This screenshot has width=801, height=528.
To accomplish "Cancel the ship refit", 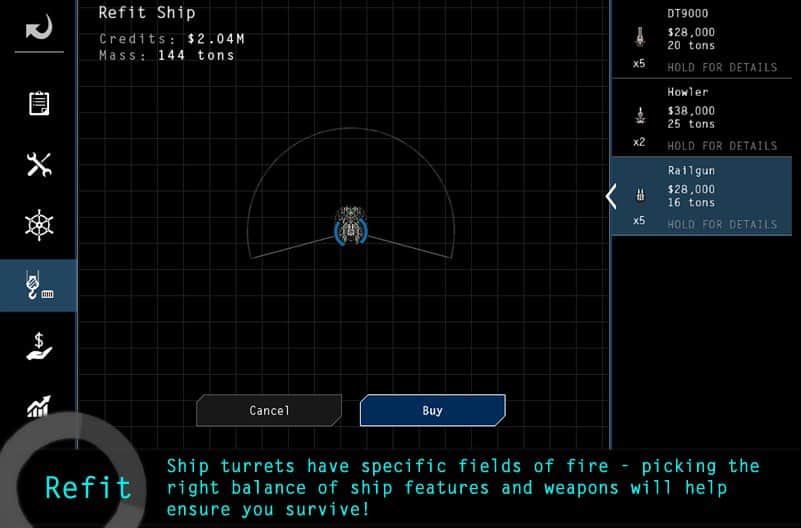I will pyautogui.click(x=269, y=410).
